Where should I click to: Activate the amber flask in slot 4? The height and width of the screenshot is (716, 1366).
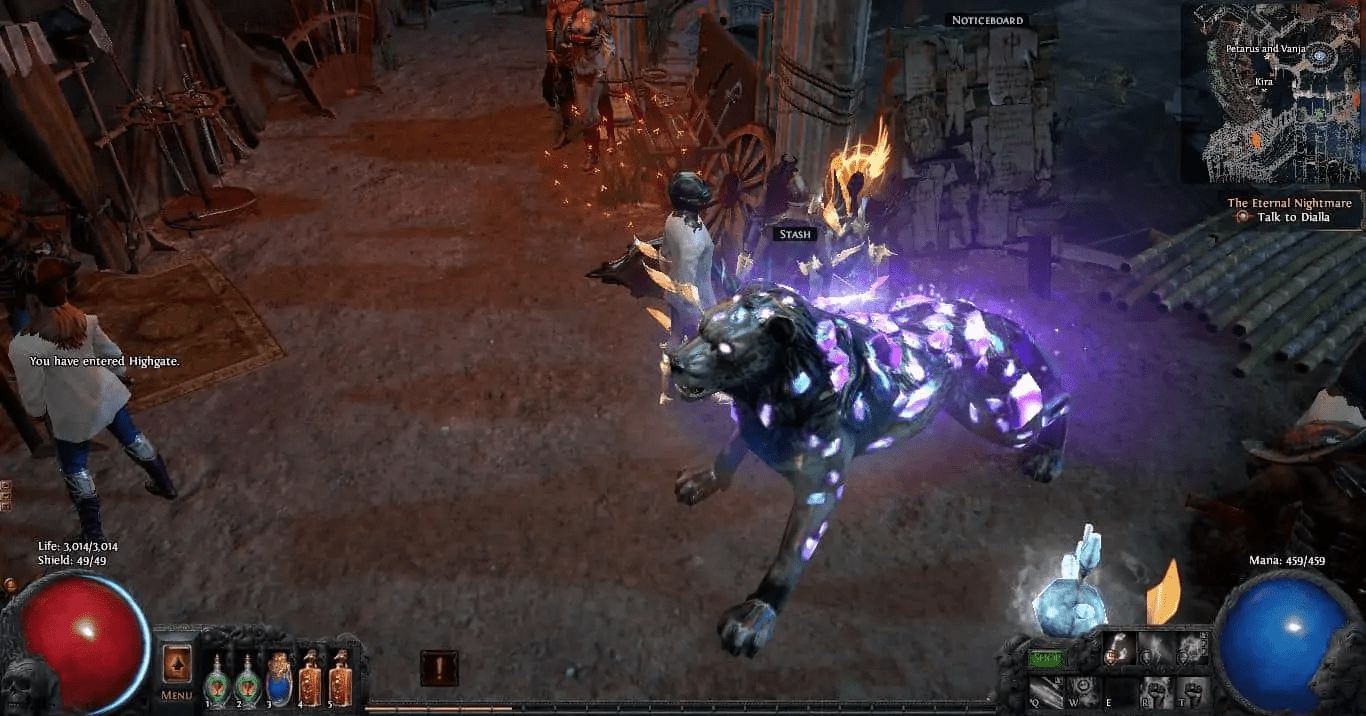(x=310, y=678)
